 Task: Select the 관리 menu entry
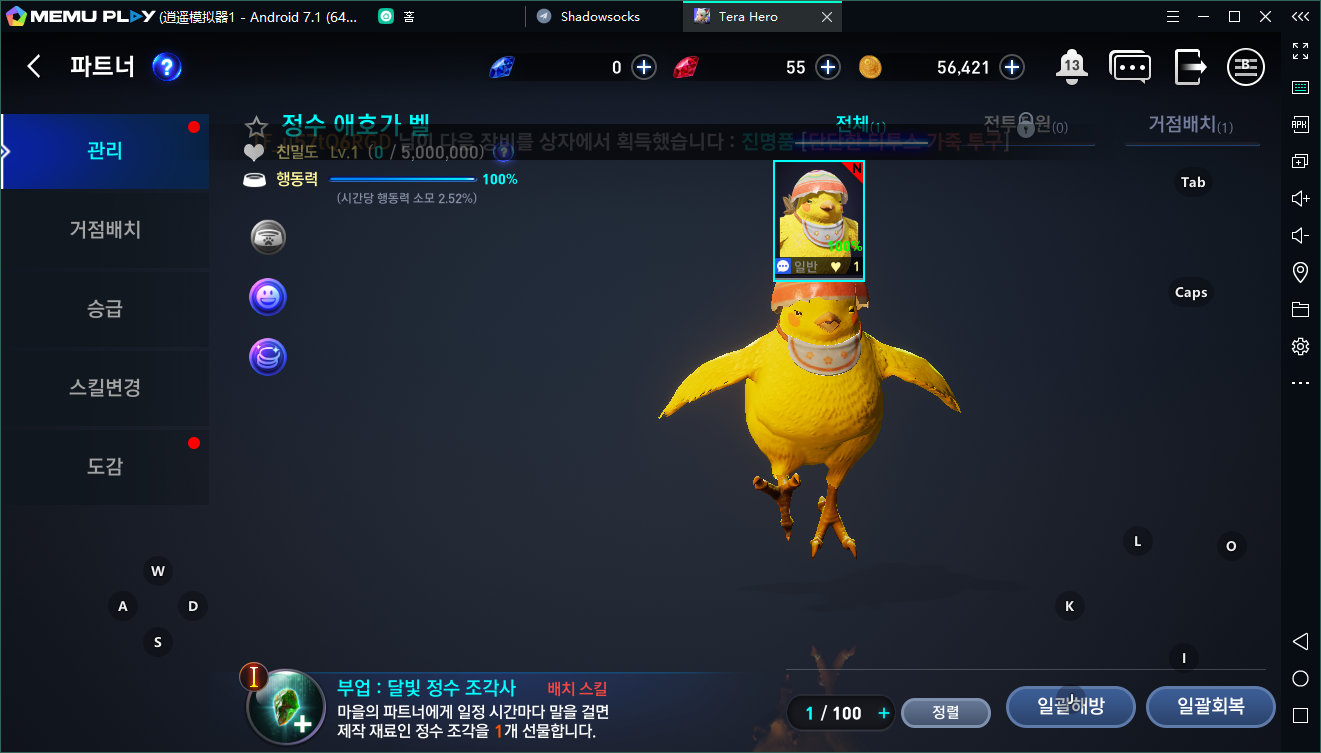pyautogui.click(x=105, y=151)
